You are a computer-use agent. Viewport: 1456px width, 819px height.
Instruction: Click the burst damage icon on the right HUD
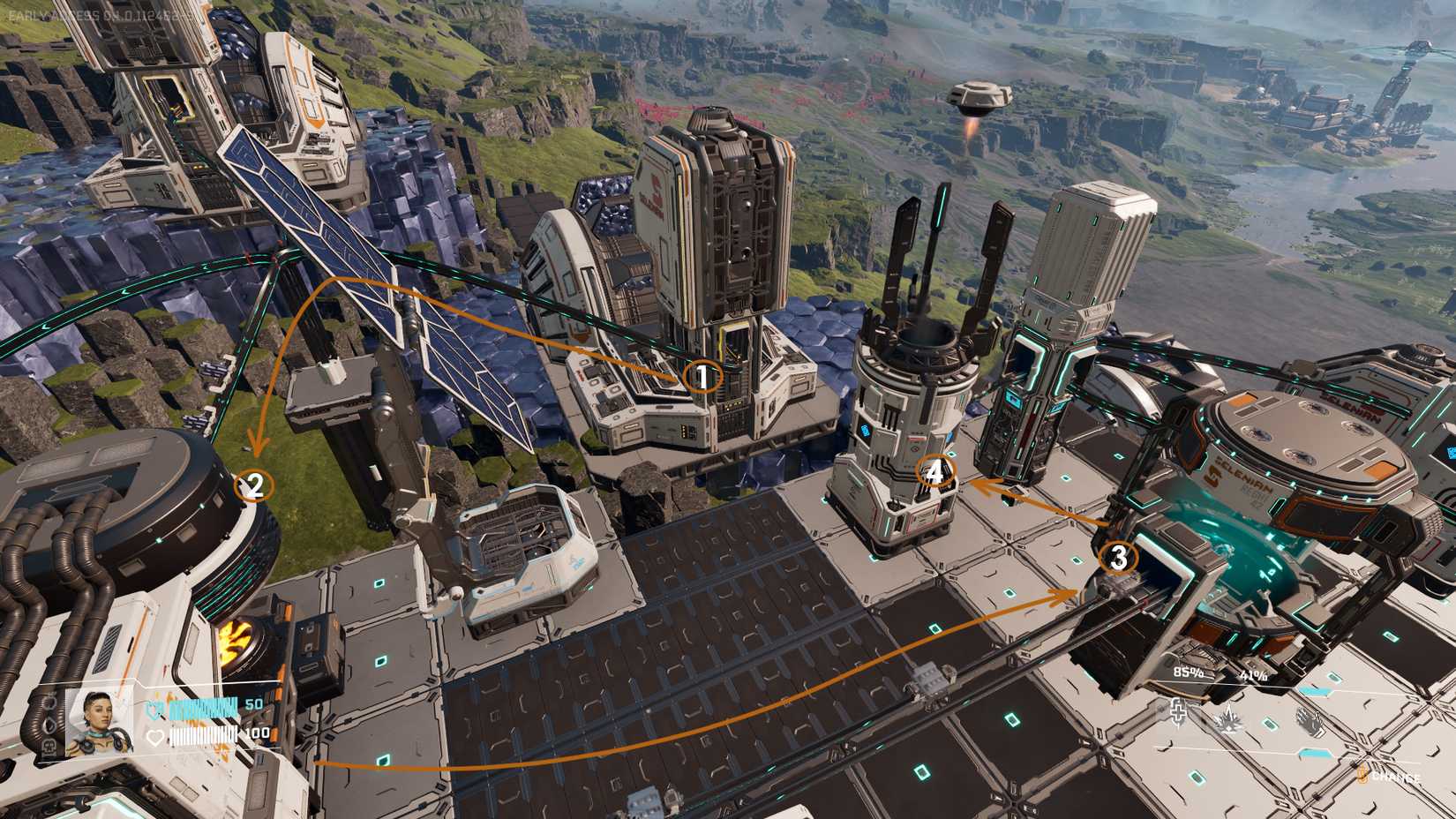pos(1227,722)
